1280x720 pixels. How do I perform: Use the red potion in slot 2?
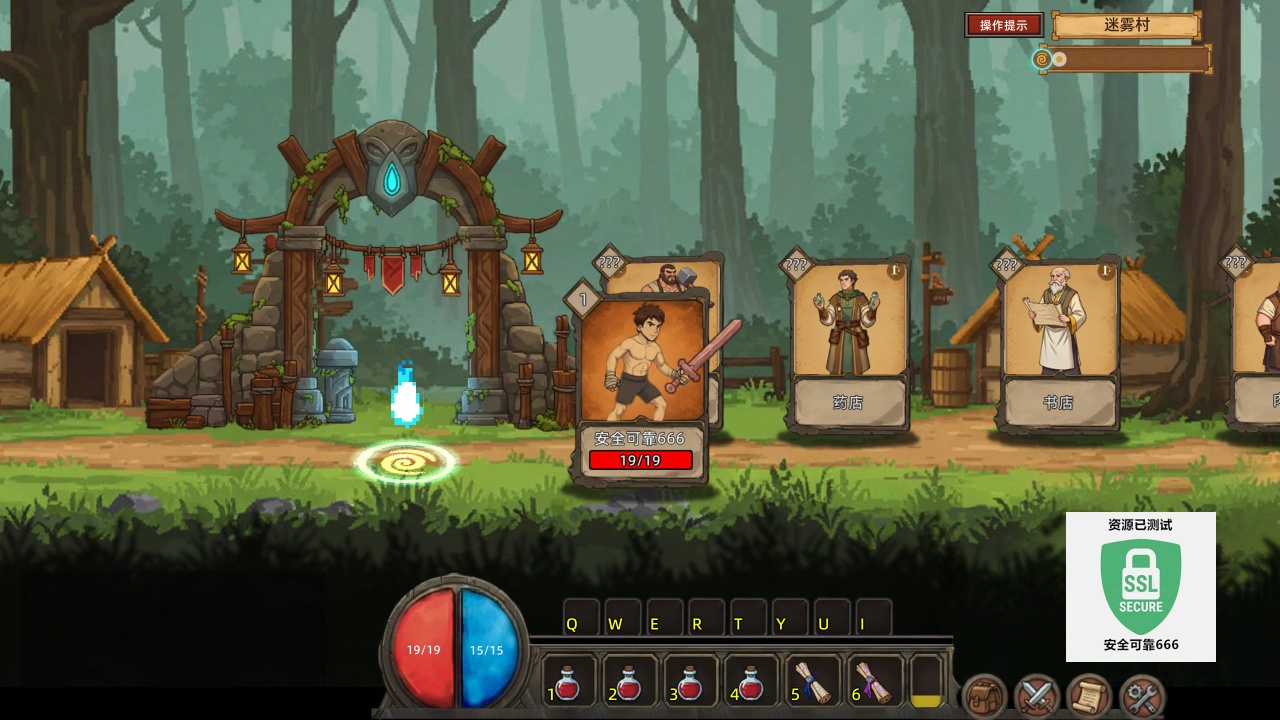point(629,683)
